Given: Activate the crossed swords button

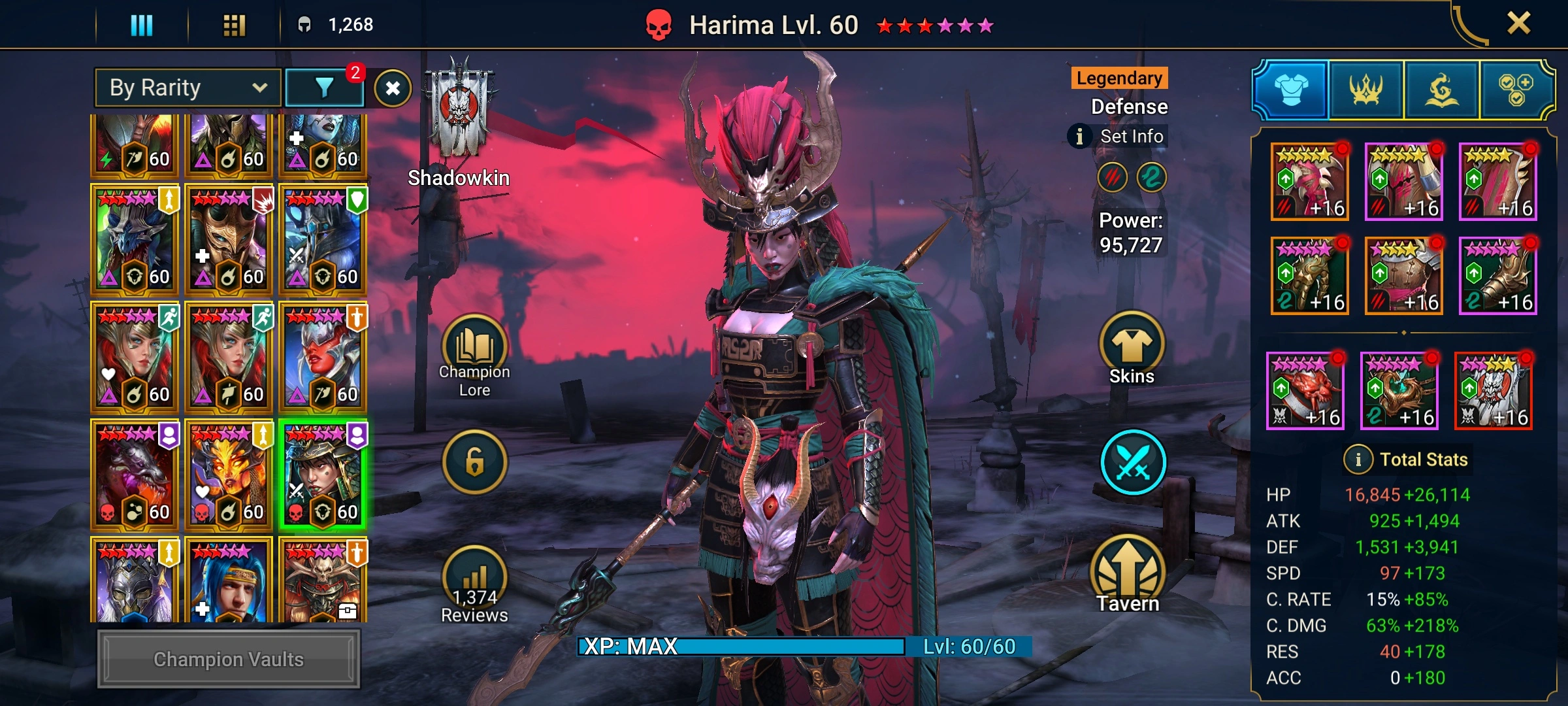Looking at the screenshot, I should coord(1133,462).
